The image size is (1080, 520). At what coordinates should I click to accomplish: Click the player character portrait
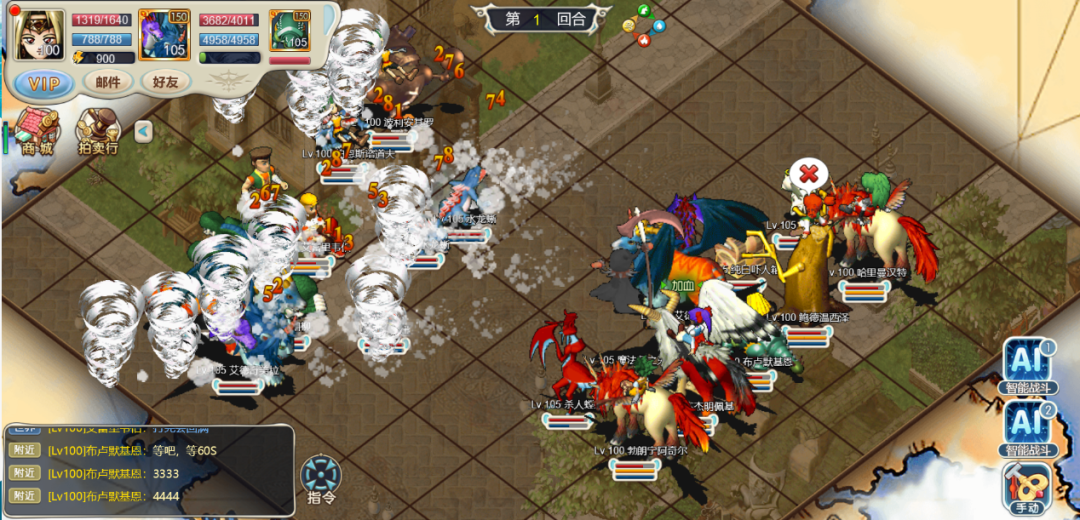[39, 34]
